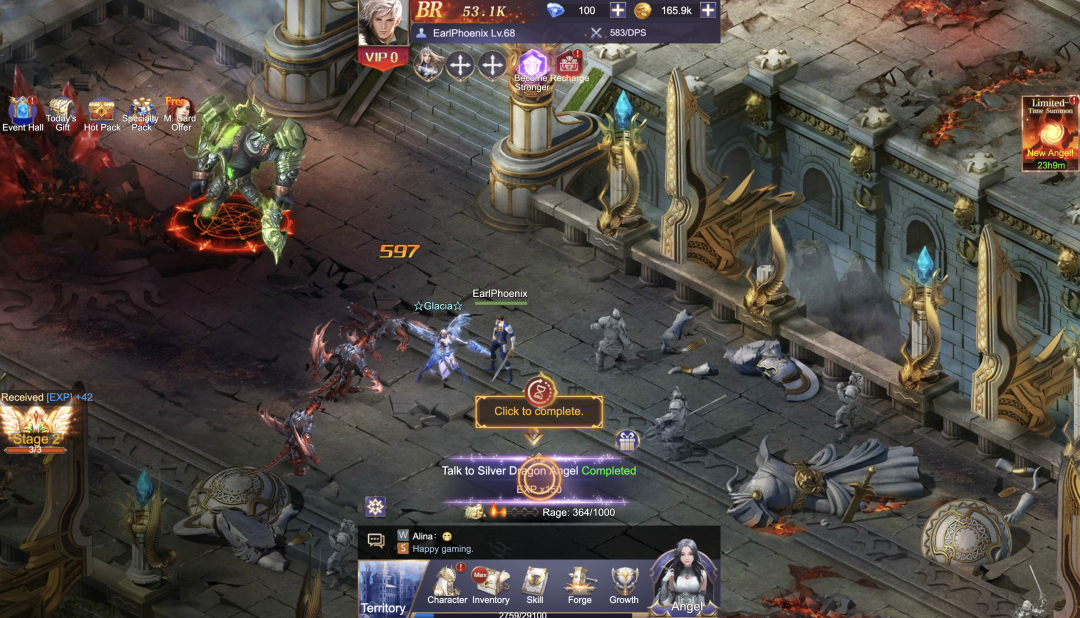This screenshot has height=618, width=1080.
Task: Open the Hot Pack offer
Action: [x=101, y=112]
